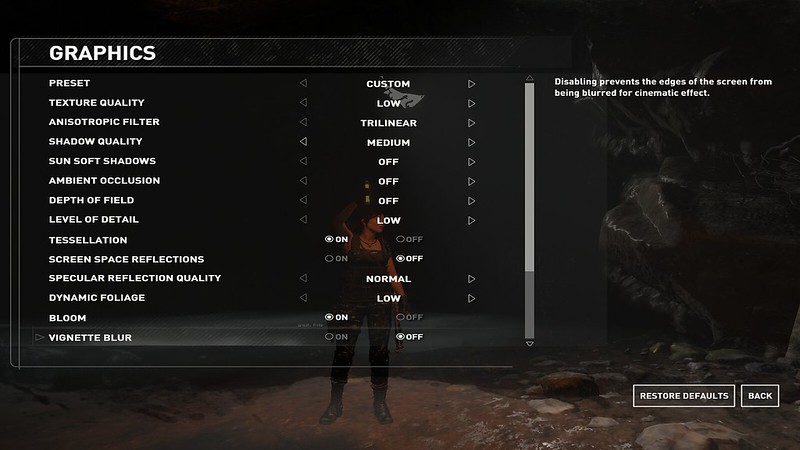Increase Texture Quality with right arrow

coord(471,103)
